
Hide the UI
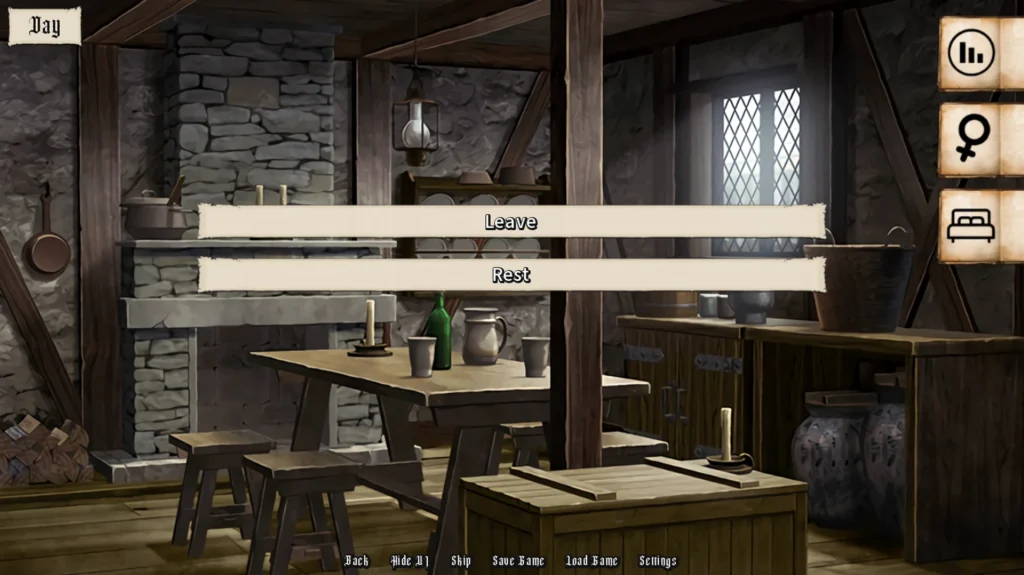[409, 561]
